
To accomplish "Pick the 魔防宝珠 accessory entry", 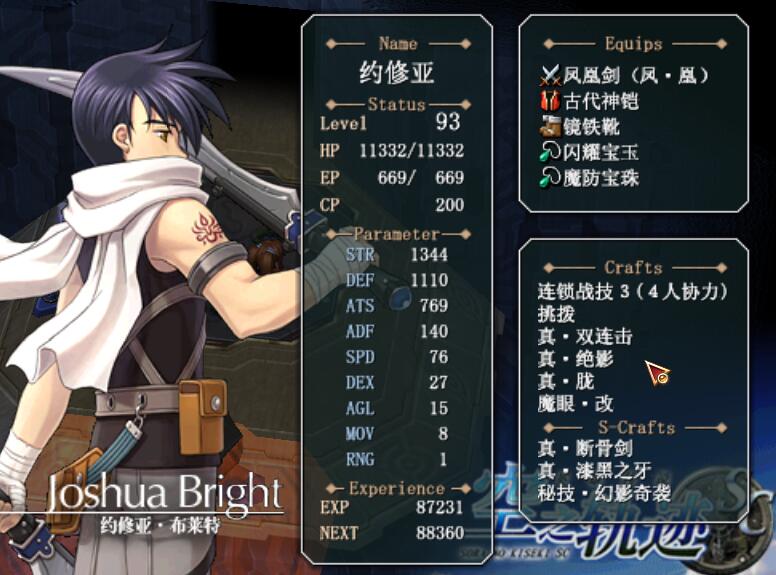I will [600, 178].
